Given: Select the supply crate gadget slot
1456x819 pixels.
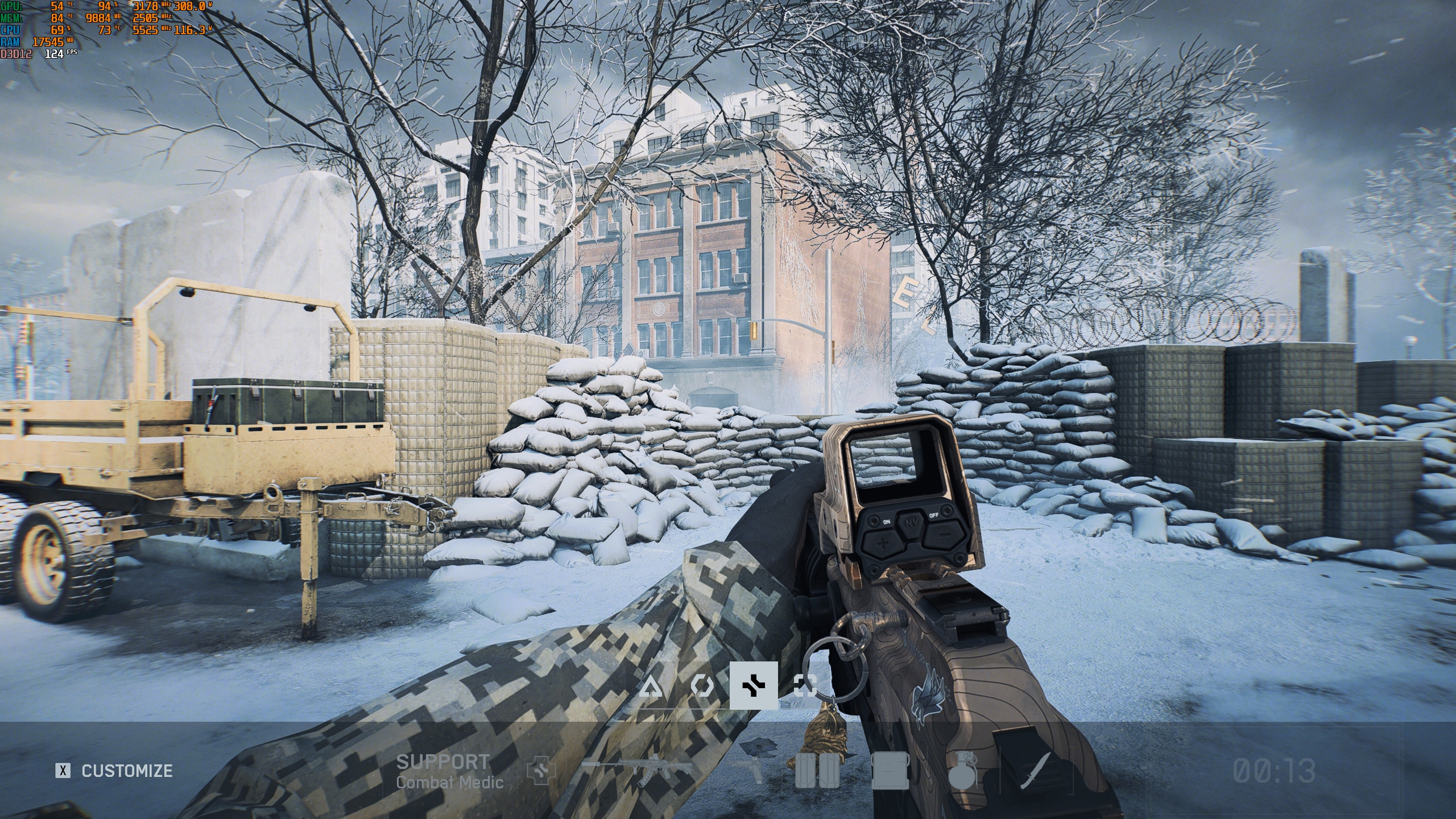Looking at the screenshot, I should point(889,771).
